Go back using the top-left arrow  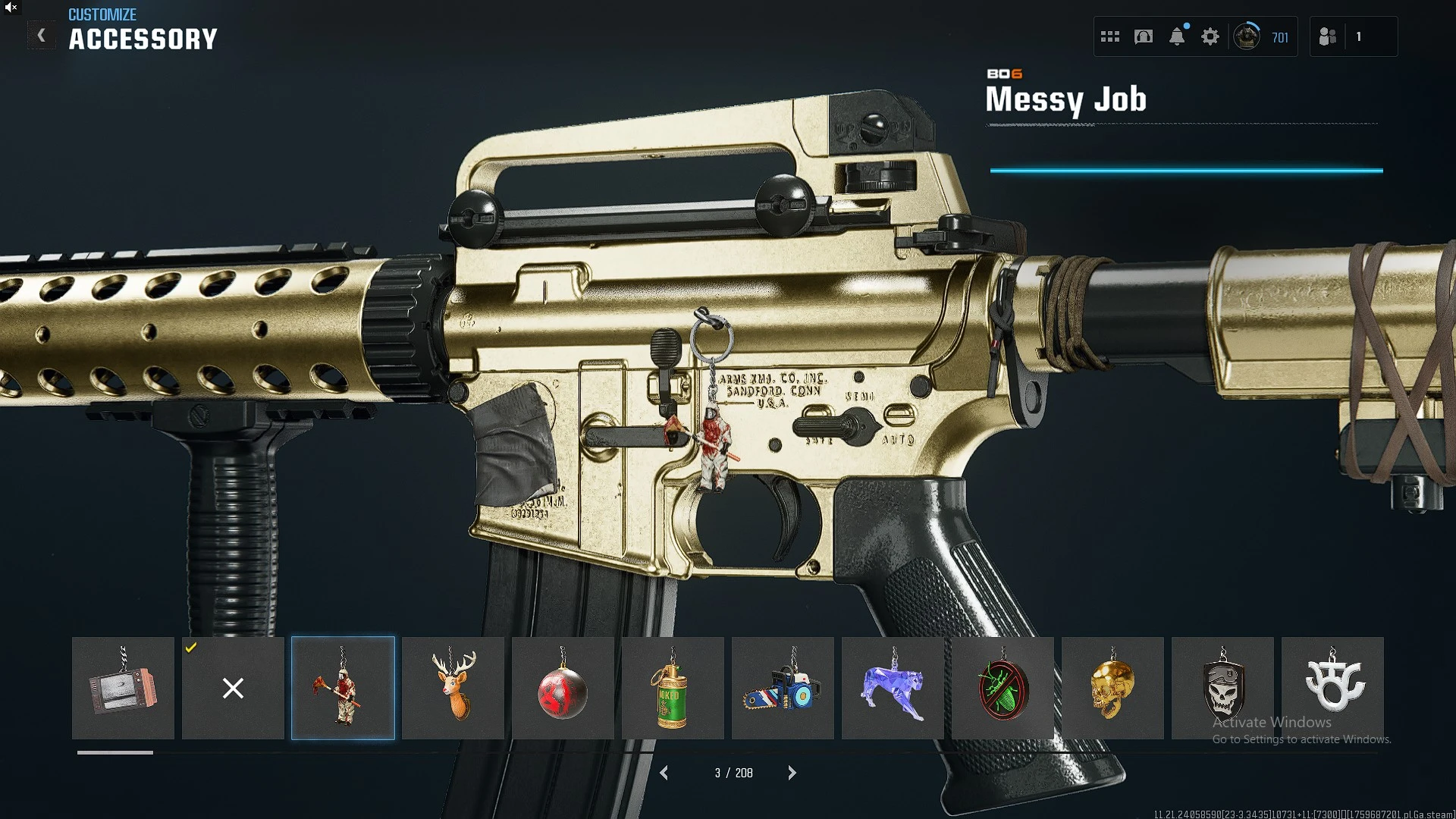click(42, 36)
